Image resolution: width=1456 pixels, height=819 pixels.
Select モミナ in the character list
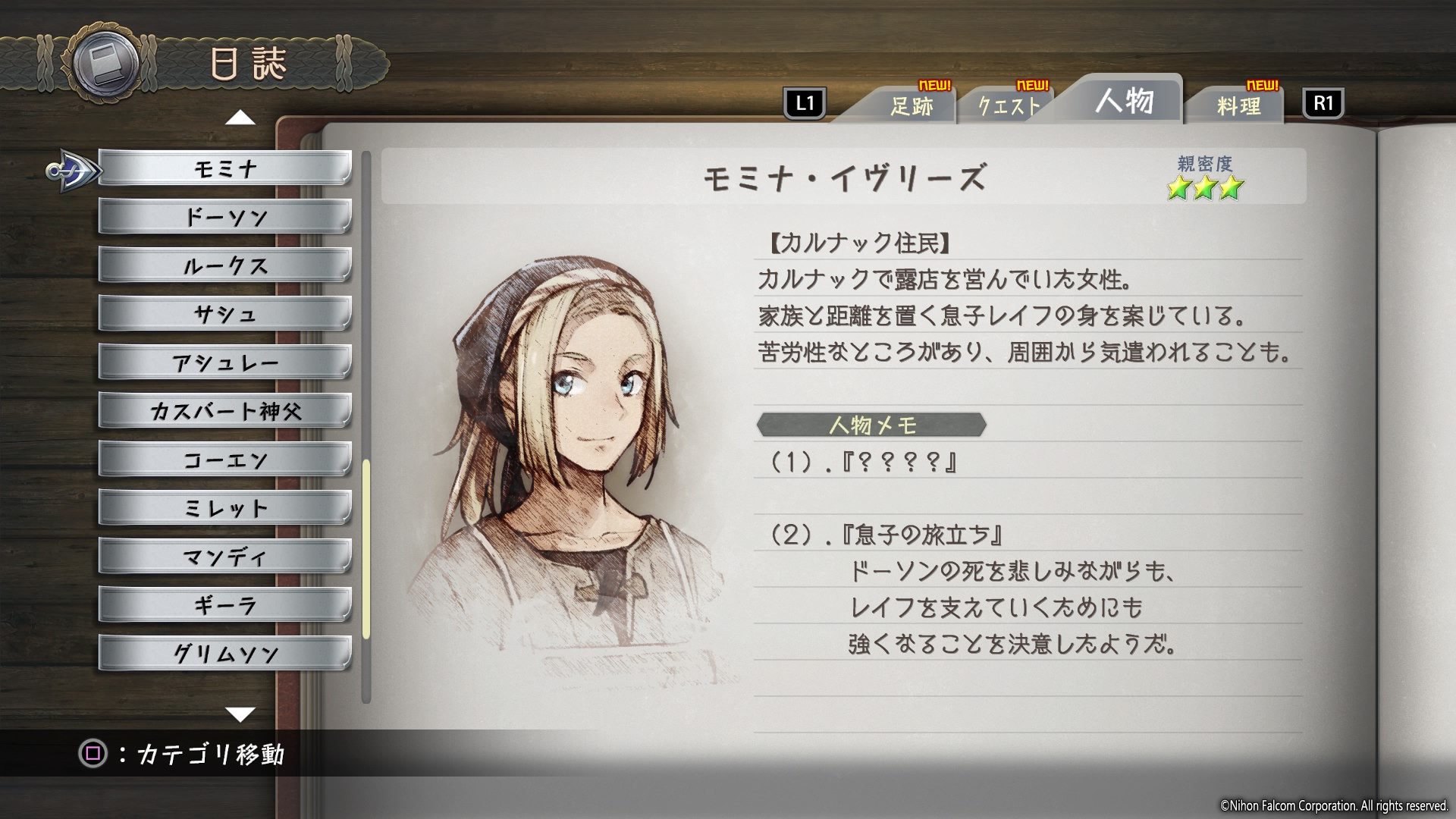[x=224, y=168]
